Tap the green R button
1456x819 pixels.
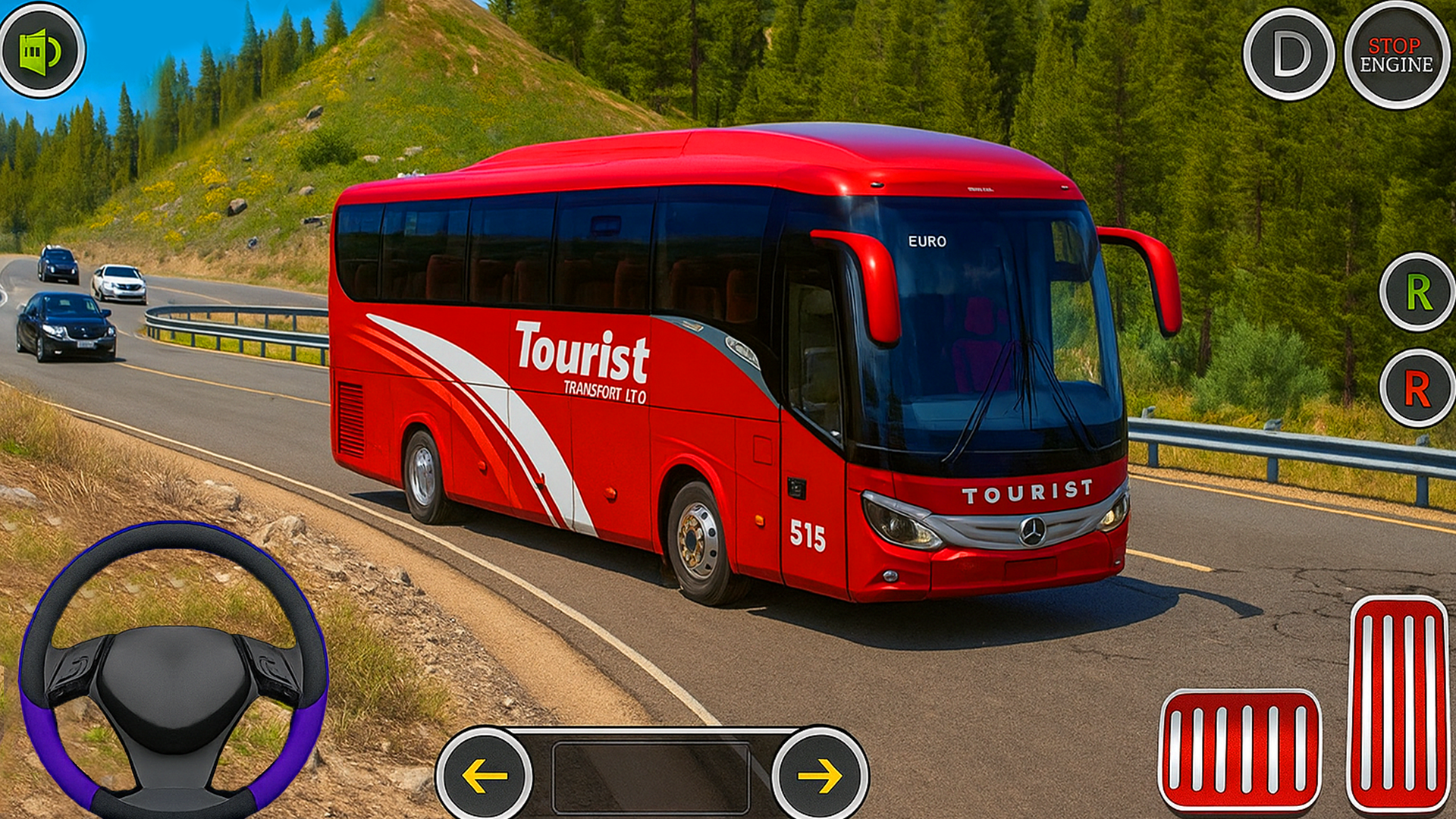[1417, 292]
